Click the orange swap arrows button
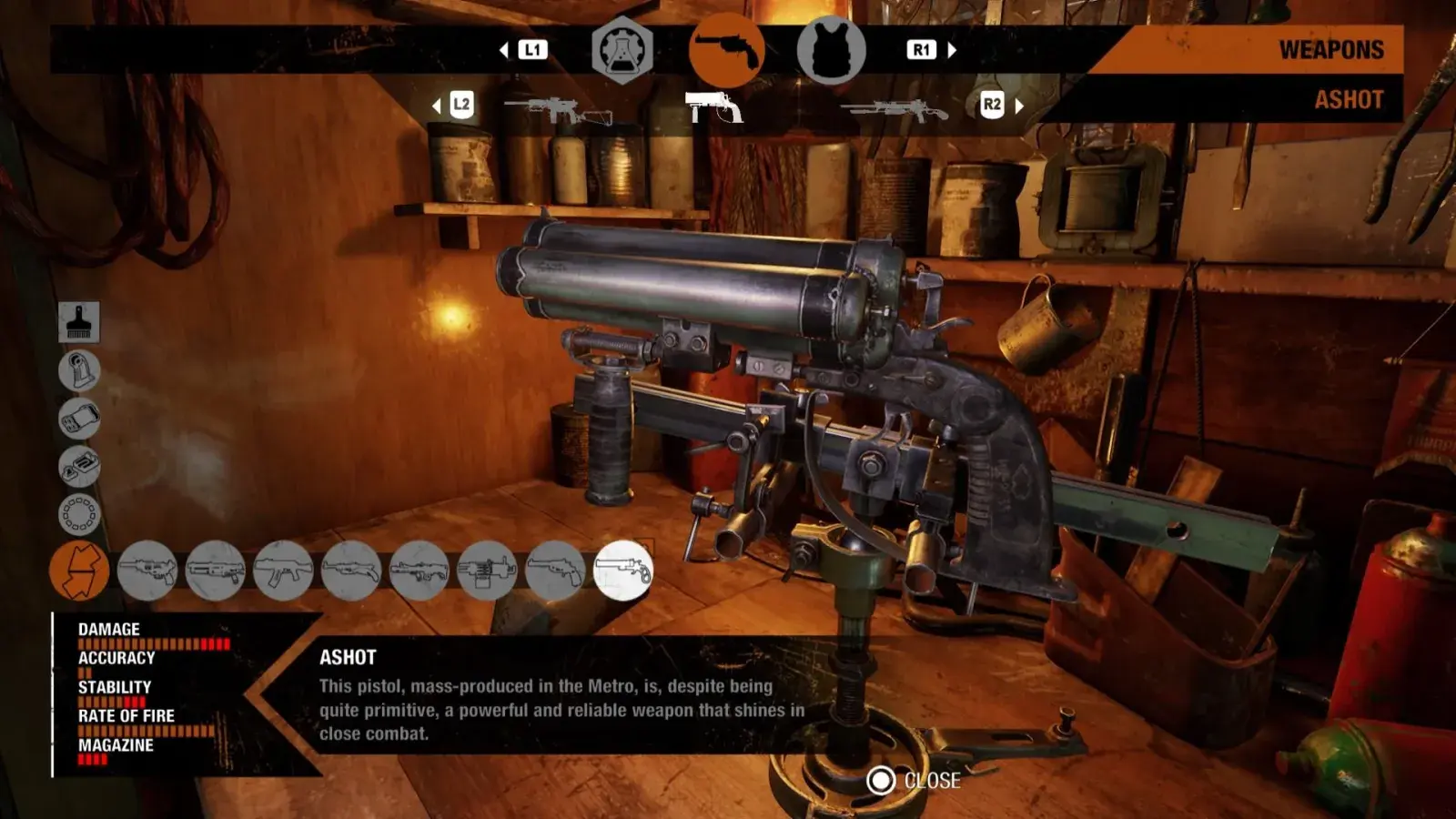Image resolution: width=1456 pixels, height=819 pixels. (79, 571)
